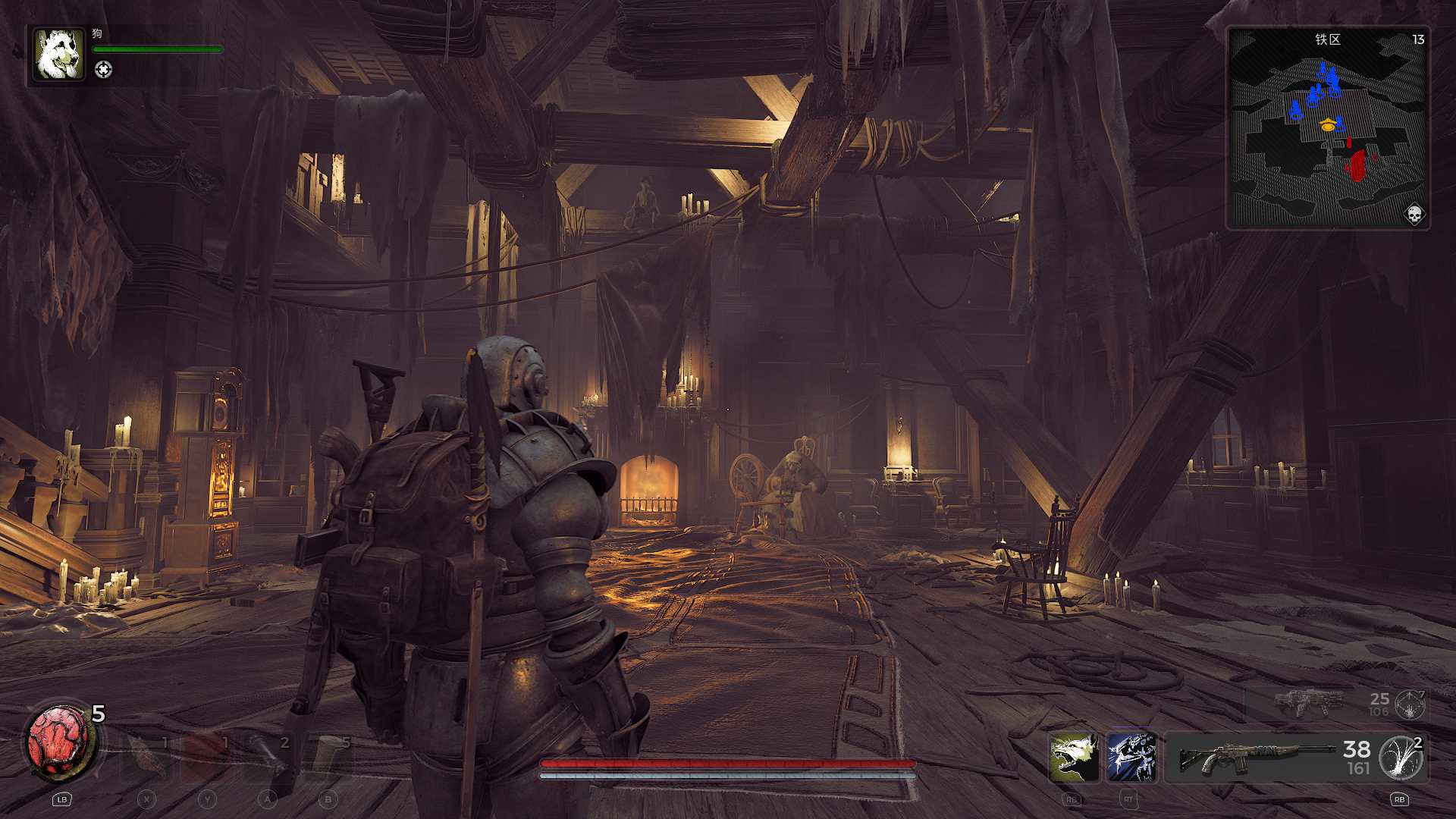
Task: Click the yellow player marker on the minimap
Action: tap(1327, 126)
